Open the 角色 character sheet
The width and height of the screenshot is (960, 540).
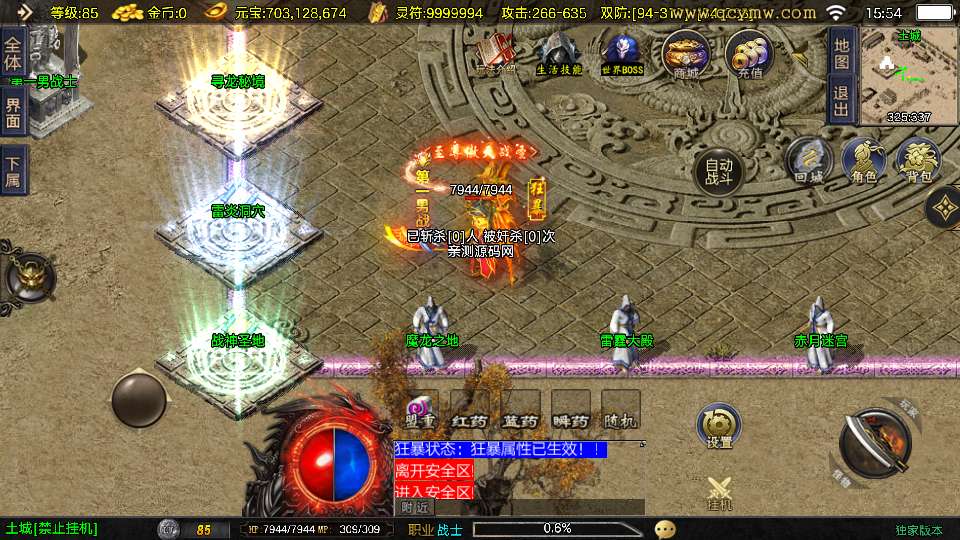pyautogui.click(x=864, y=162)
